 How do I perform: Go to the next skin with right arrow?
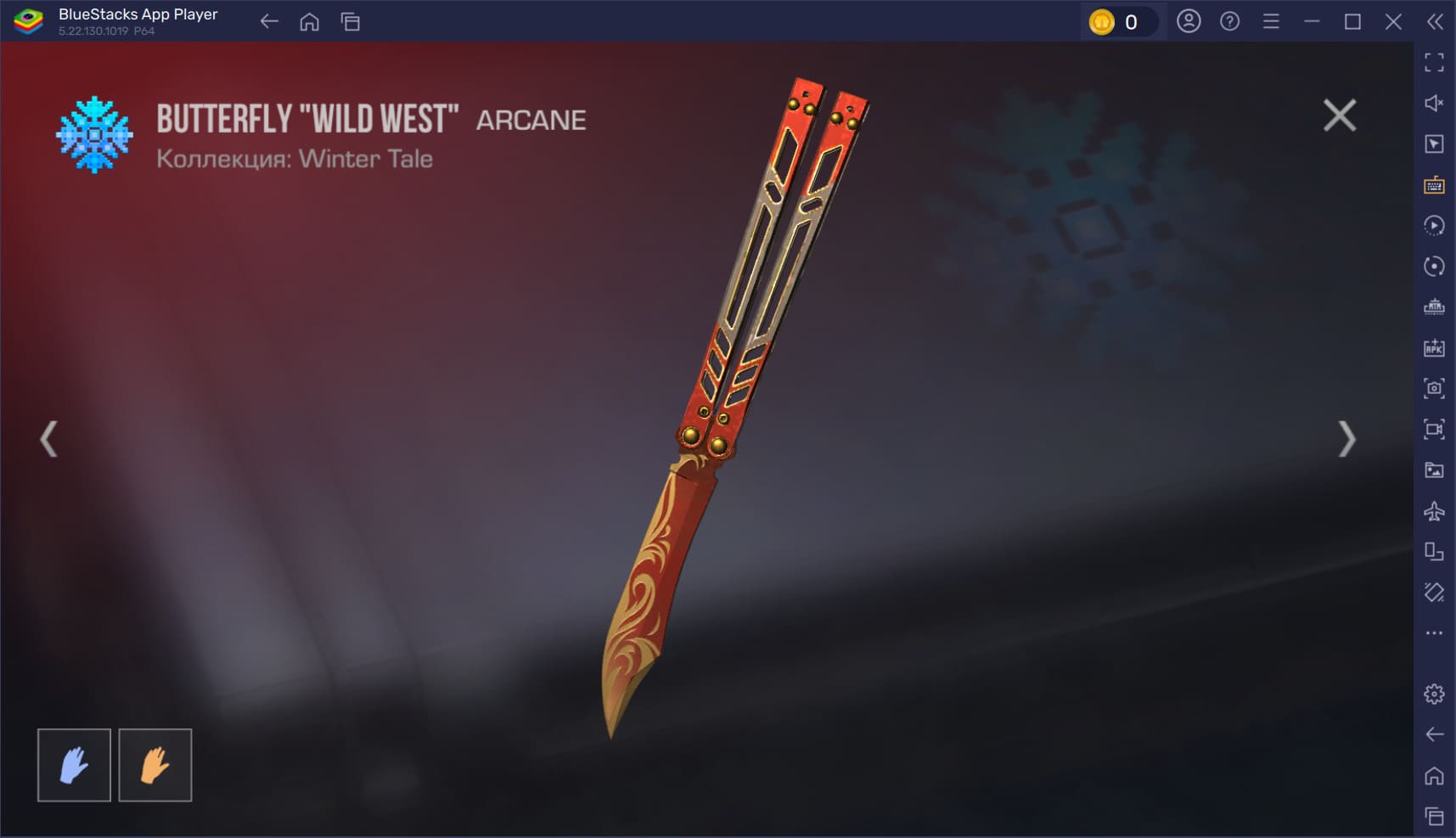click(1346, 439)
